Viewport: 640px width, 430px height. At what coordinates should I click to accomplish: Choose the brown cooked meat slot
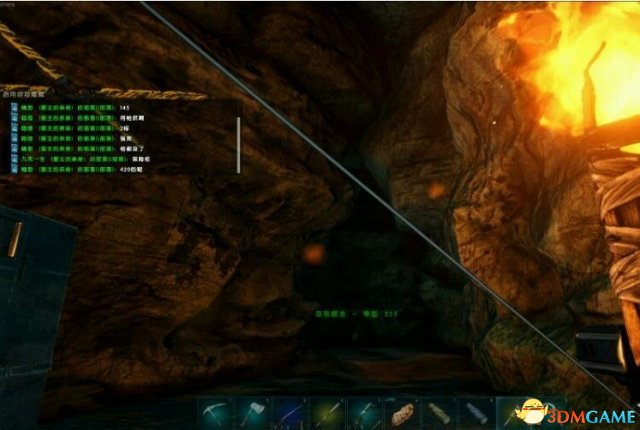coord(405,411)
